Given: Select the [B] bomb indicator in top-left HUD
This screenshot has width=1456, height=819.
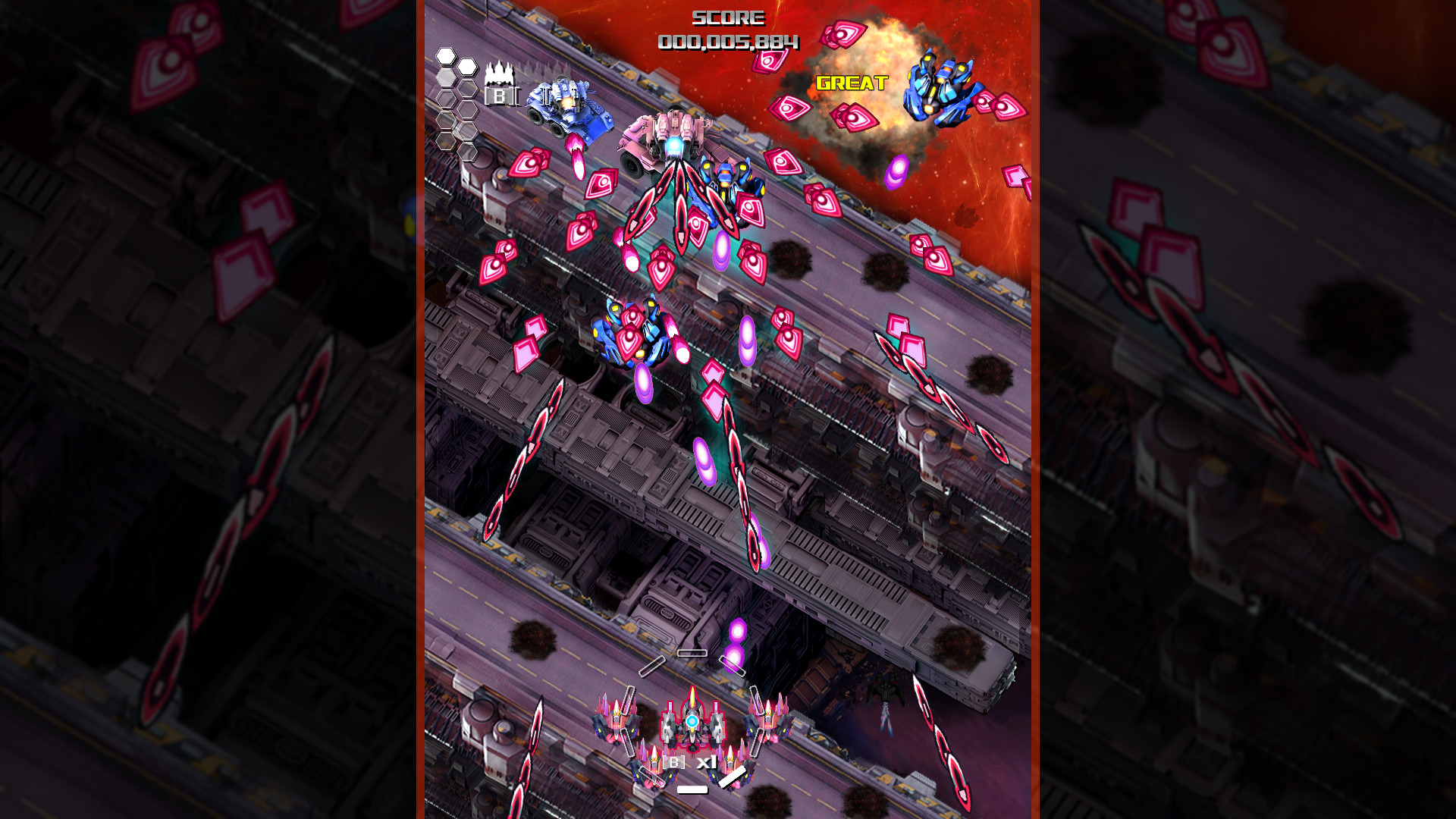Looking at the screenshot, I should (x=500, y=96).
